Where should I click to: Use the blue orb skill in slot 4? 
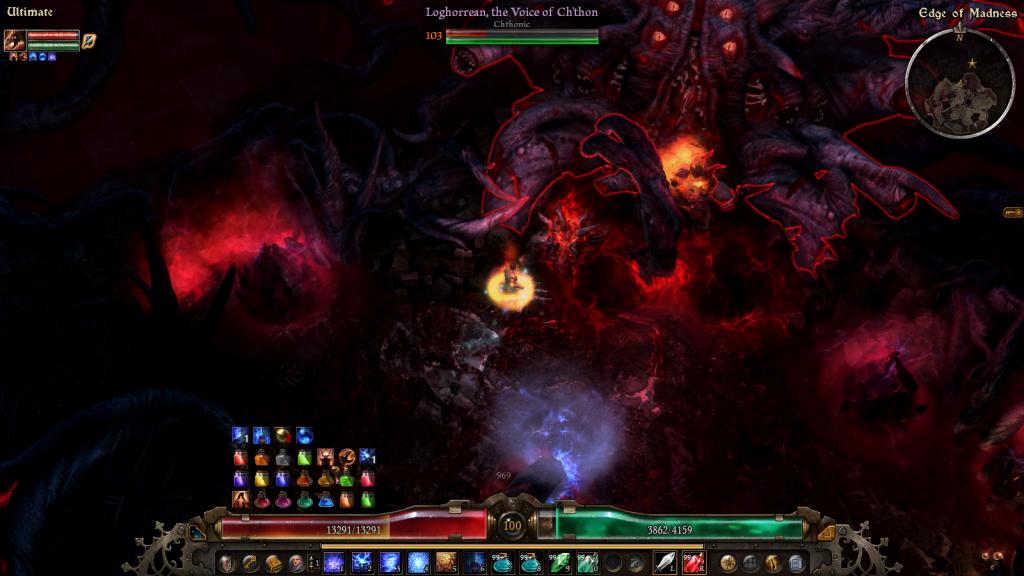(418, 563)
